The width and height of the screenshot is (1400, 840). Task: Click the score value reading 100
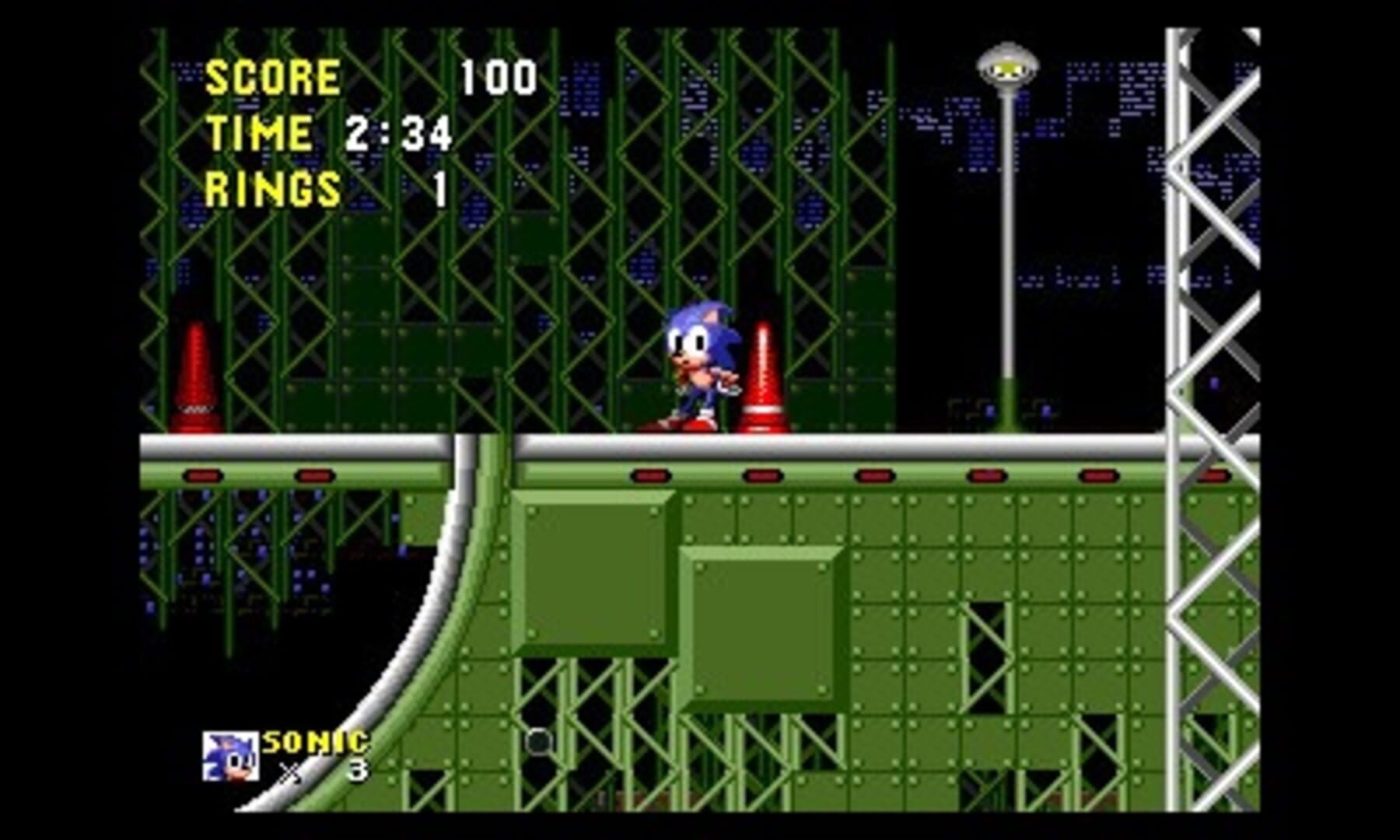click(498, 75)
